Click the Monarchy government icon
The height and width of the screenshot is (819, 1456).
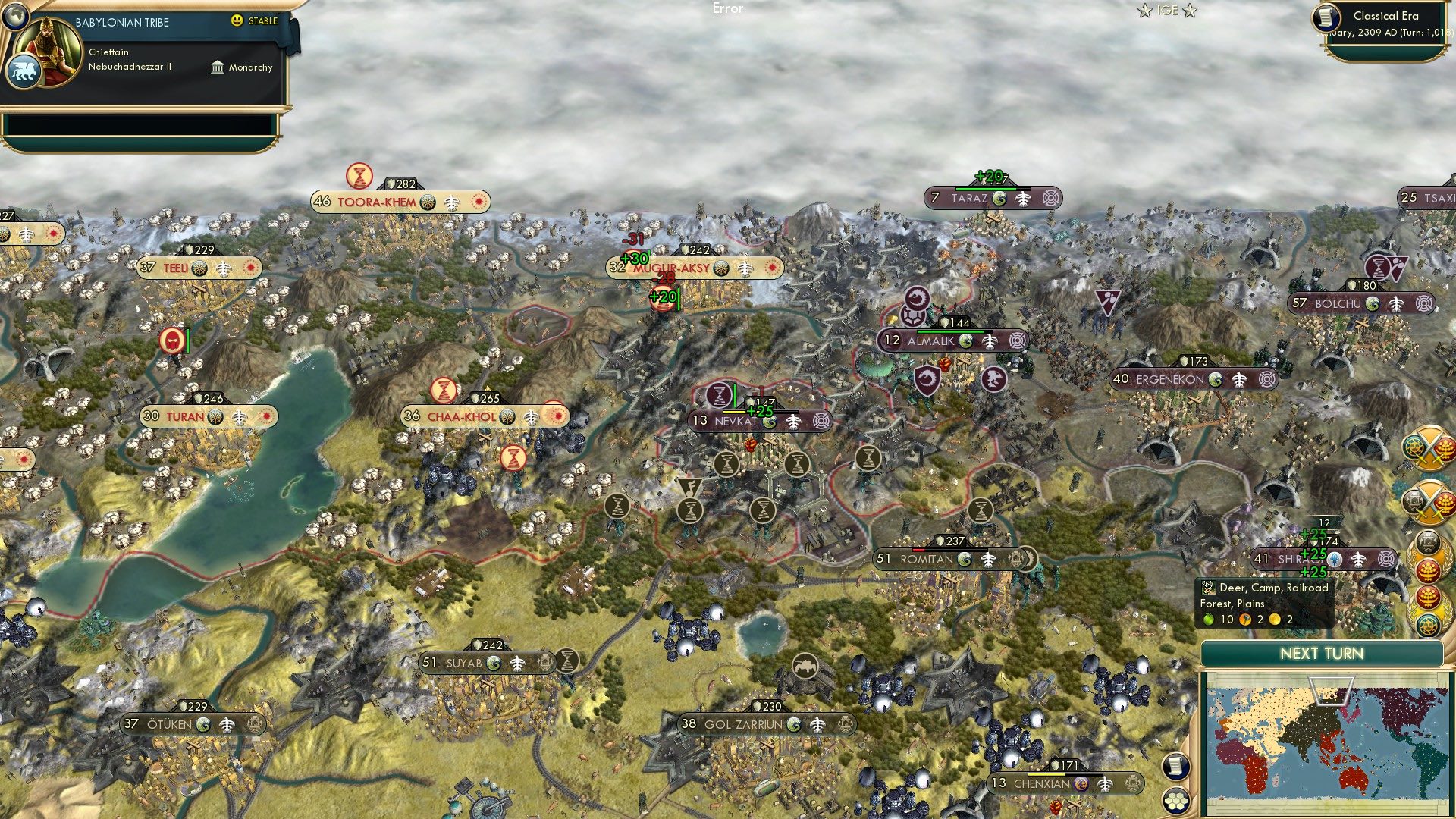(216, 67)
